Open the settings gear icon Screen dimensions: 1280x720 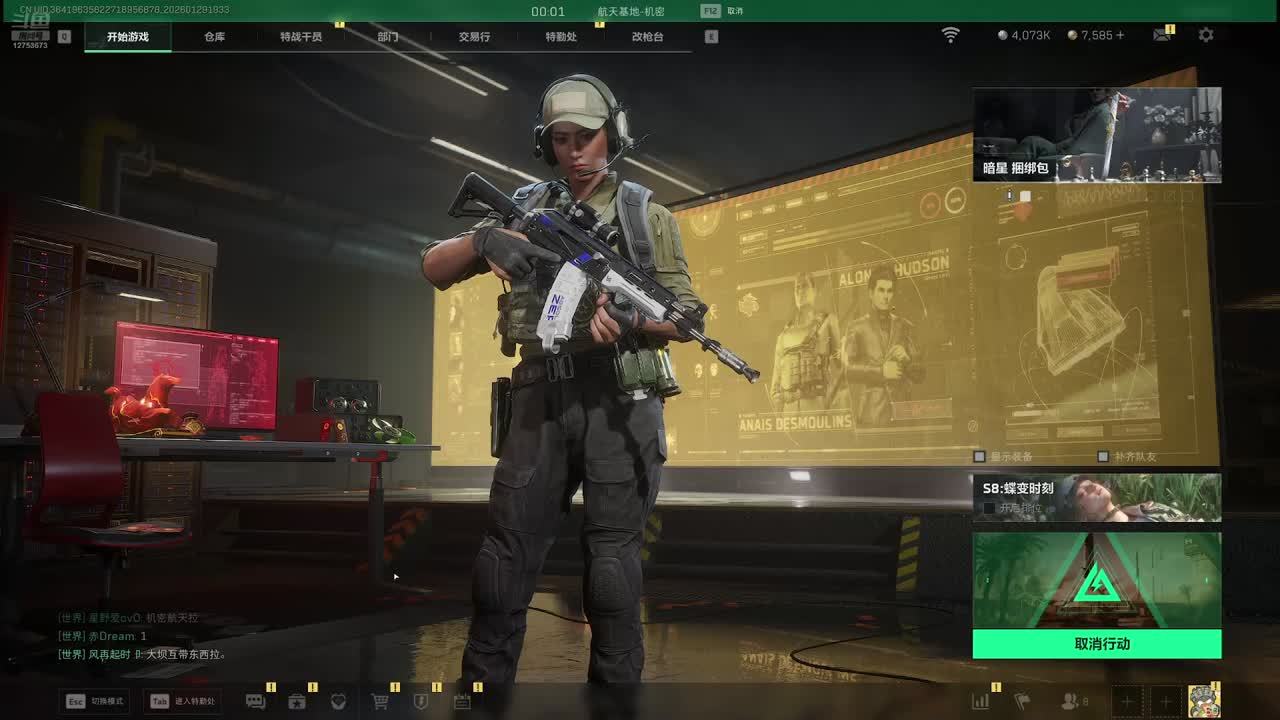(1206, 35)
